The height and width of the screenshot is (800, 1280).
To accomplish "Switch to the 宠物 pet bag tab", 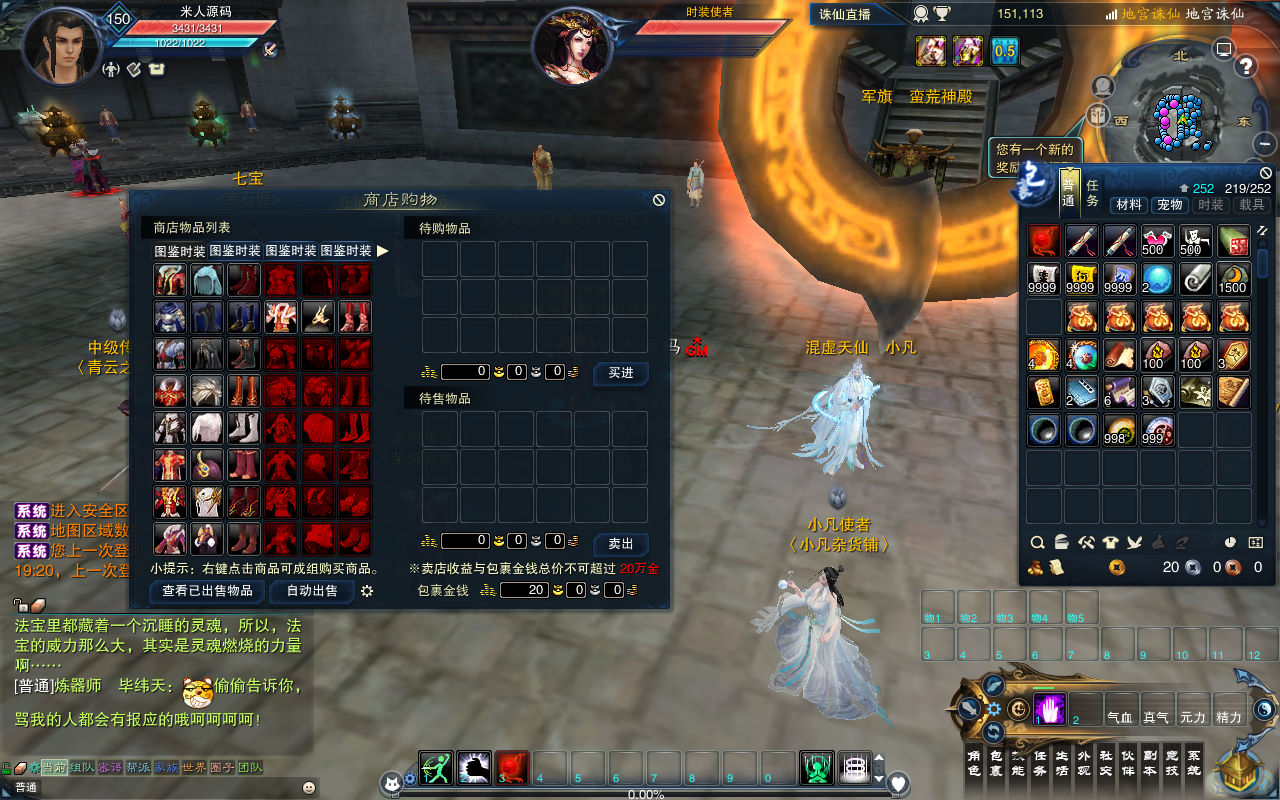I will [1169, 205].
